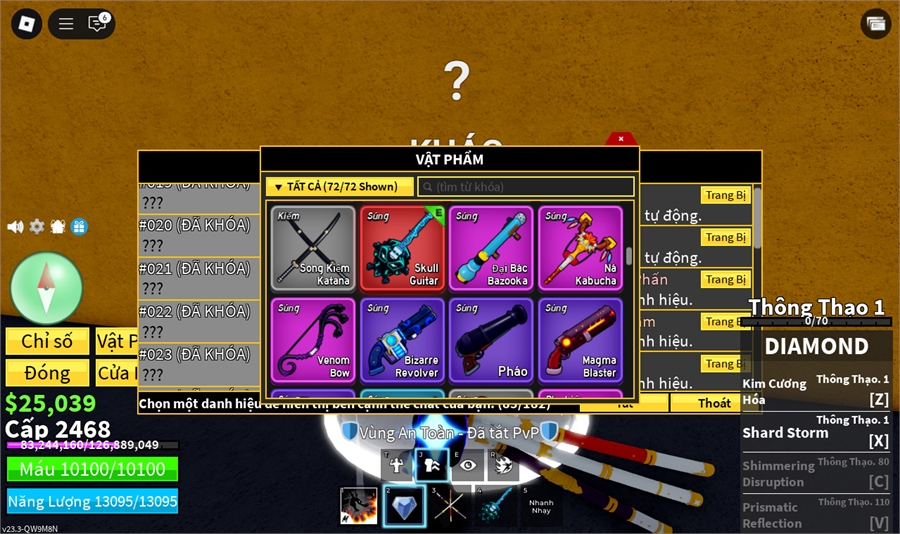The image size is (900, 534).
Task: Choose the Bizarre Revolver item
Action: point(402,340)
